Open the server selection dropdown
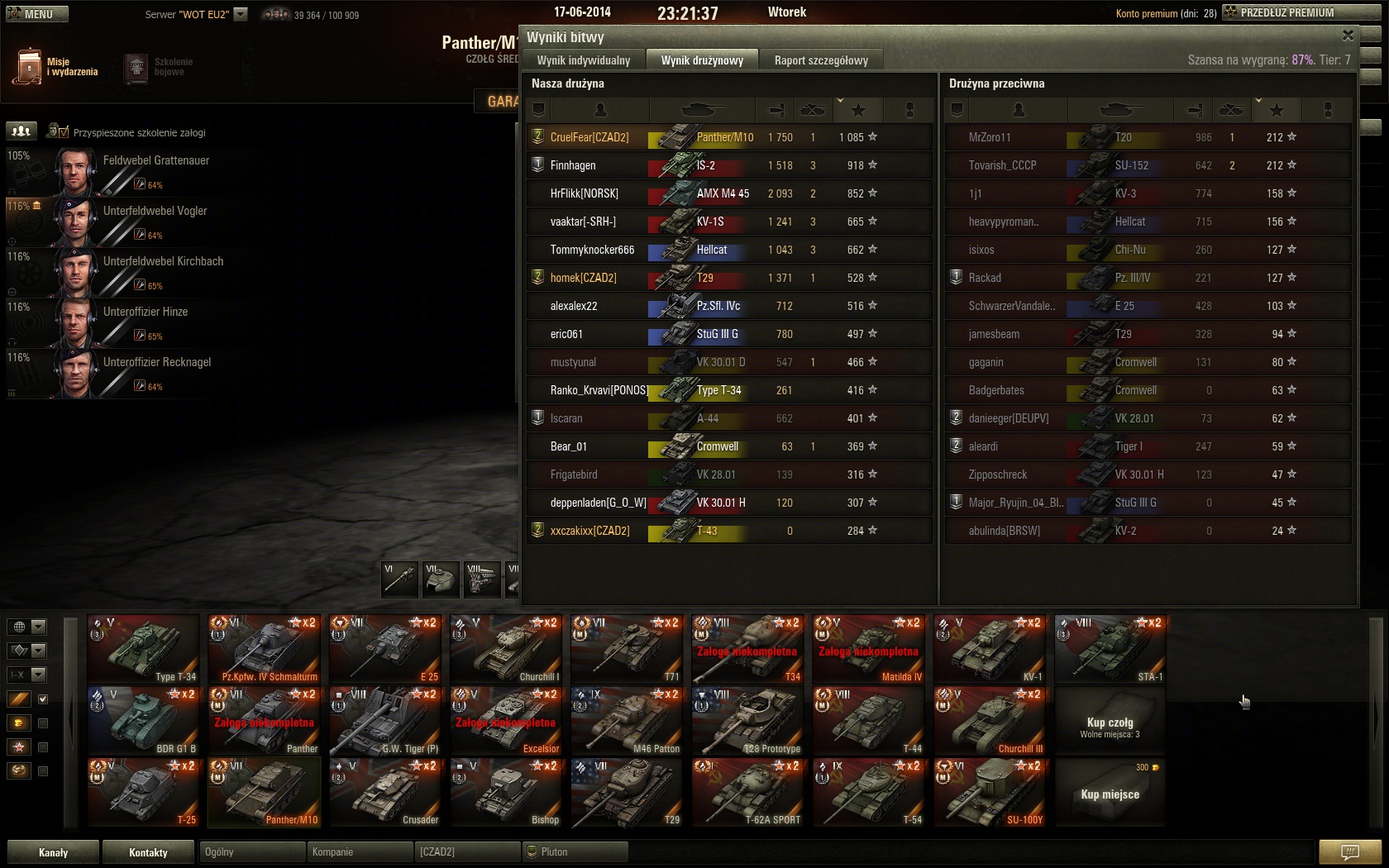Viewport: 1389px width, 868px height. coord(241,14)
